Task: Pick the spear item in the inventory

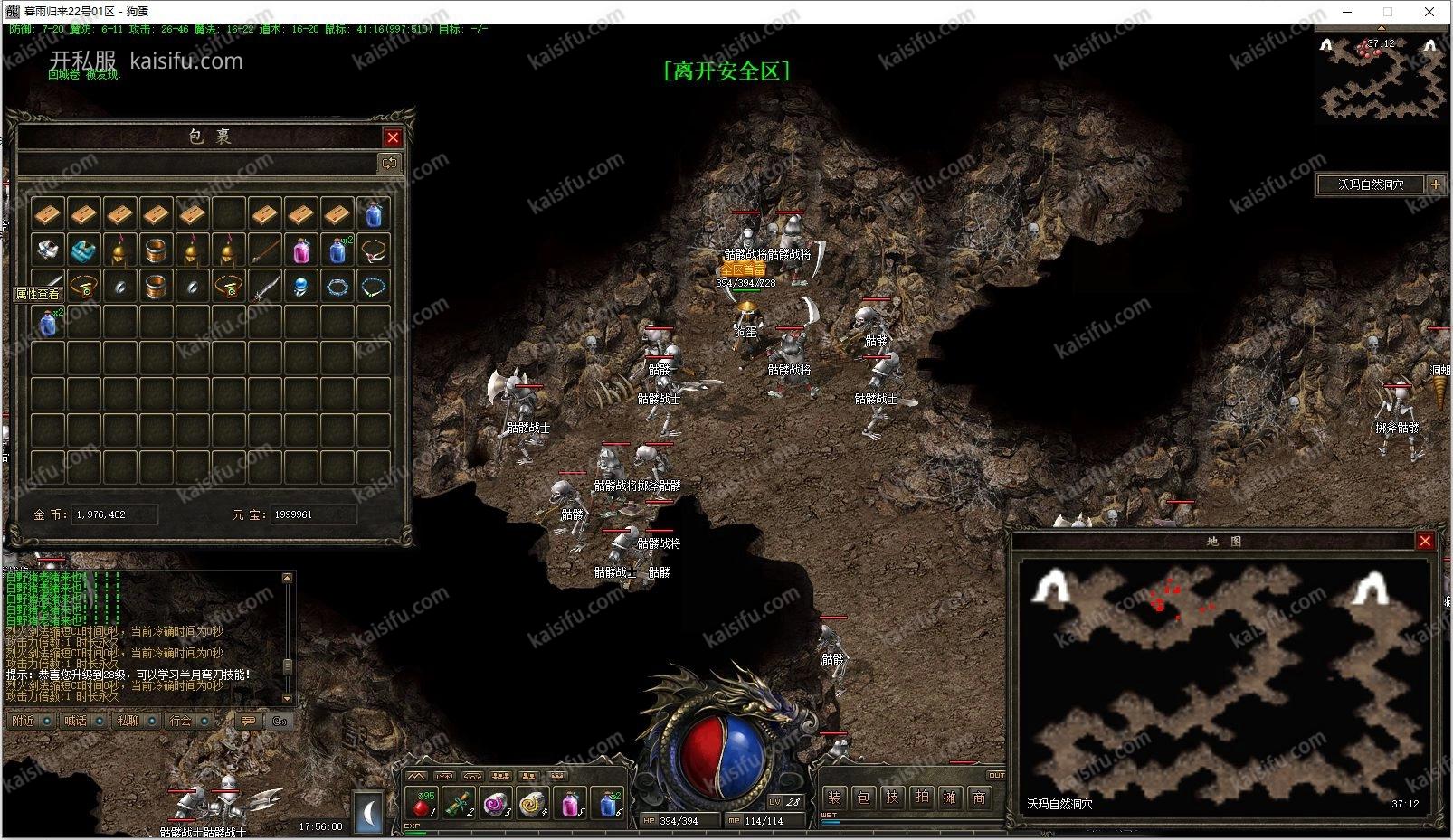Action: pyautogui.click(x=265, y=250)
